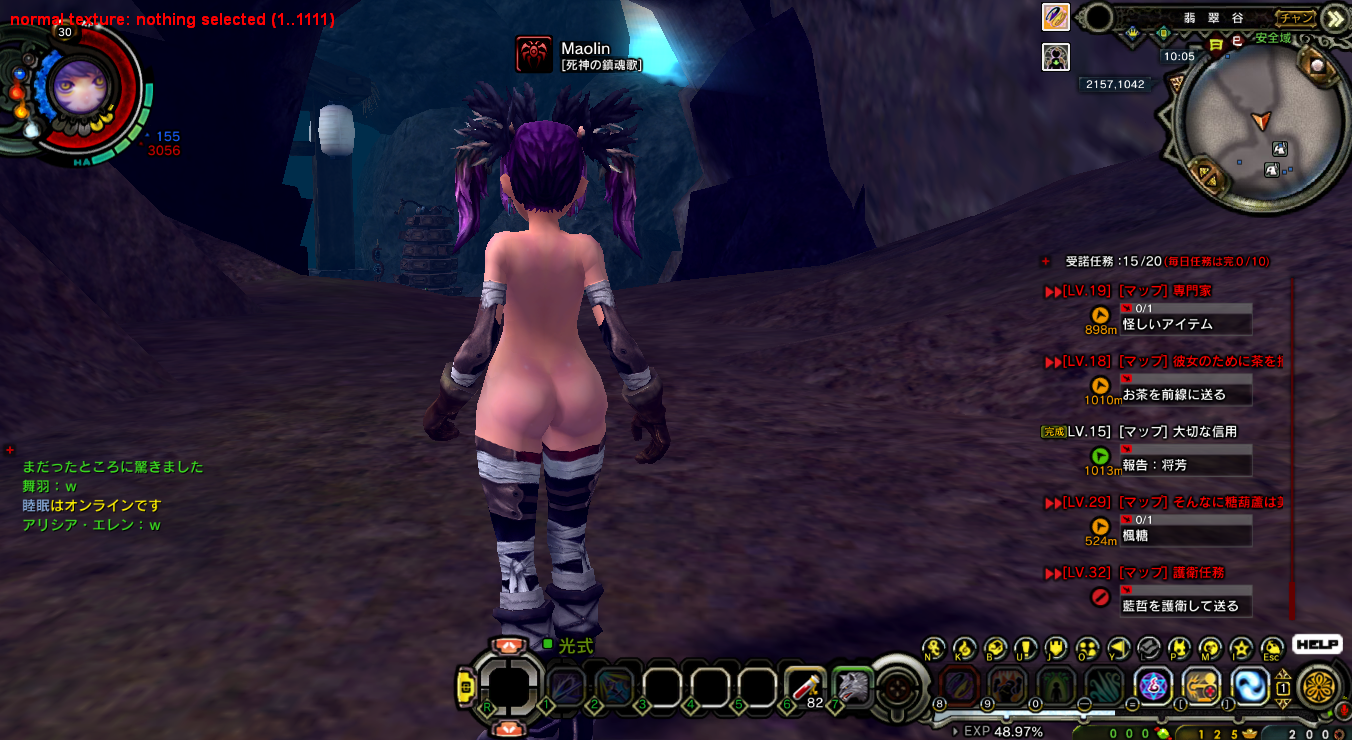The height and width of the screenshot is (740, 1352).
Task: Open the circular minimap
Action: pyautogui.click(x=1256, y=128)
